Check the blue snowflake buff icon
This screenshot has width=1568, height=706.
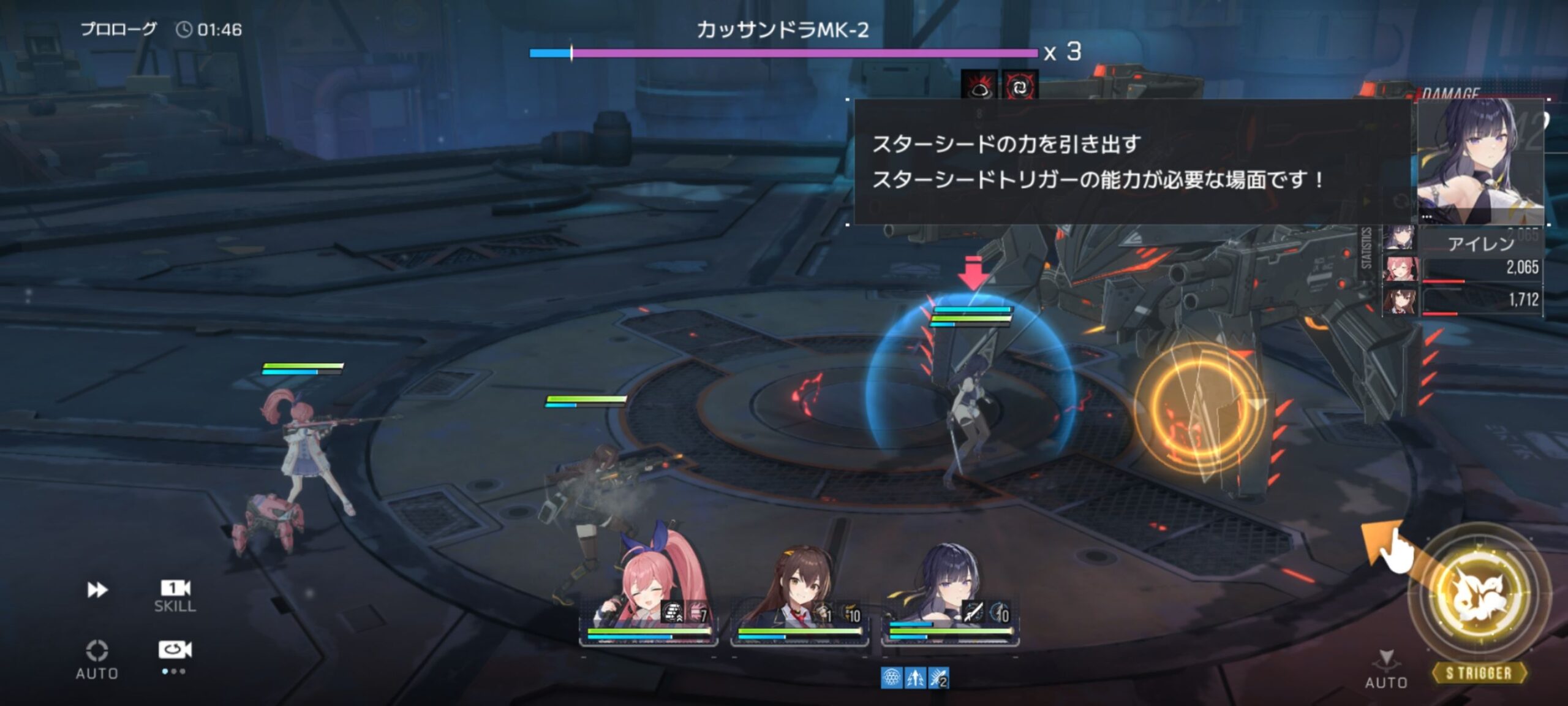891,678
